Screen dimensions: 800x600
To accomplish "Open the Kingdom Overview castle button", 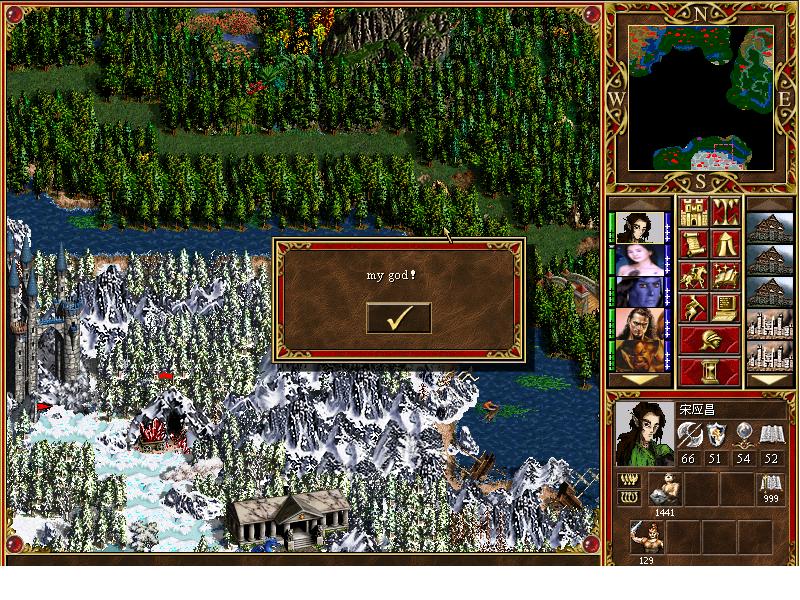I will [x=693, y=212].
